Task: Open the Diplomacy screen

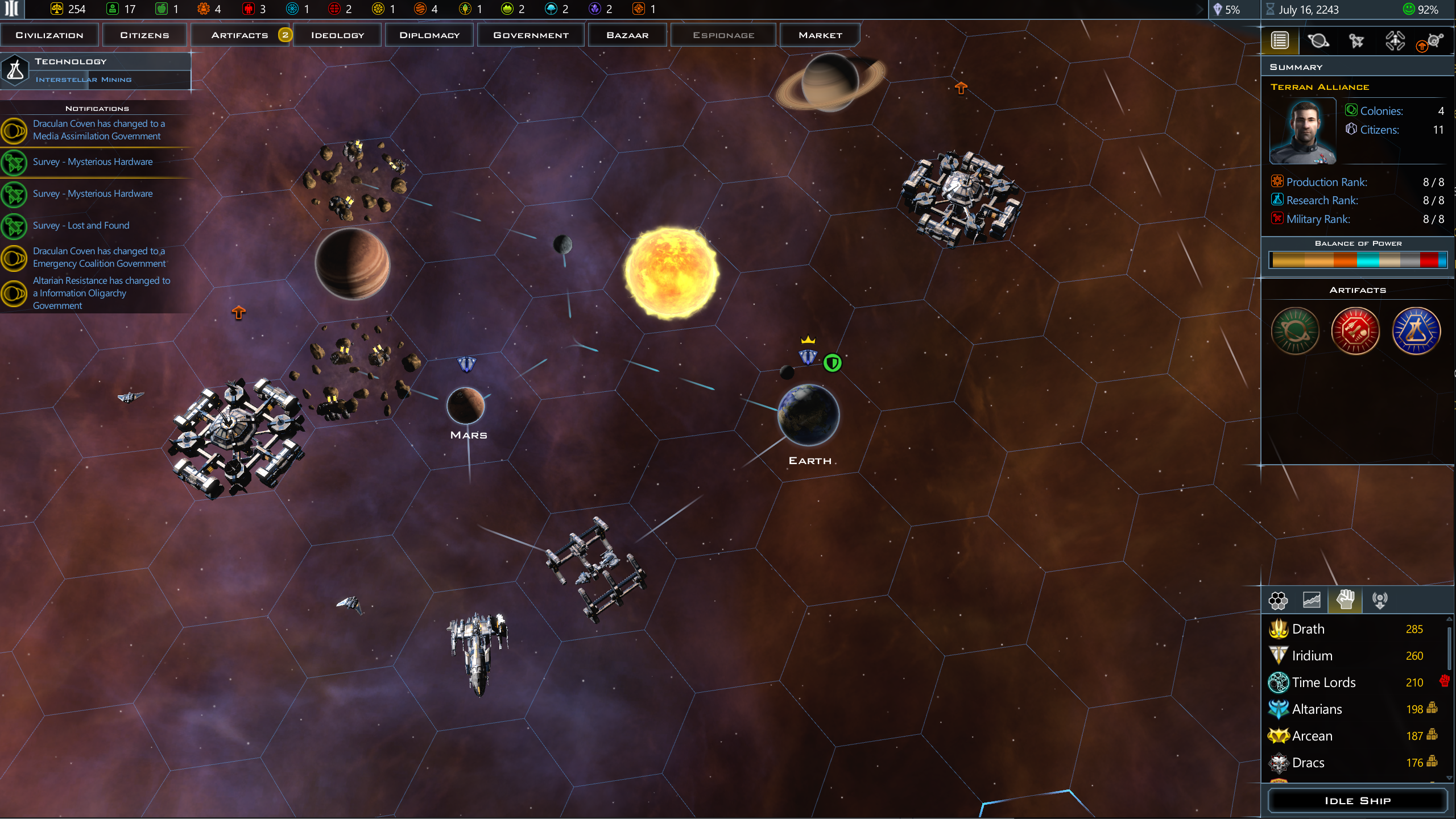Action: coord(429,35)
